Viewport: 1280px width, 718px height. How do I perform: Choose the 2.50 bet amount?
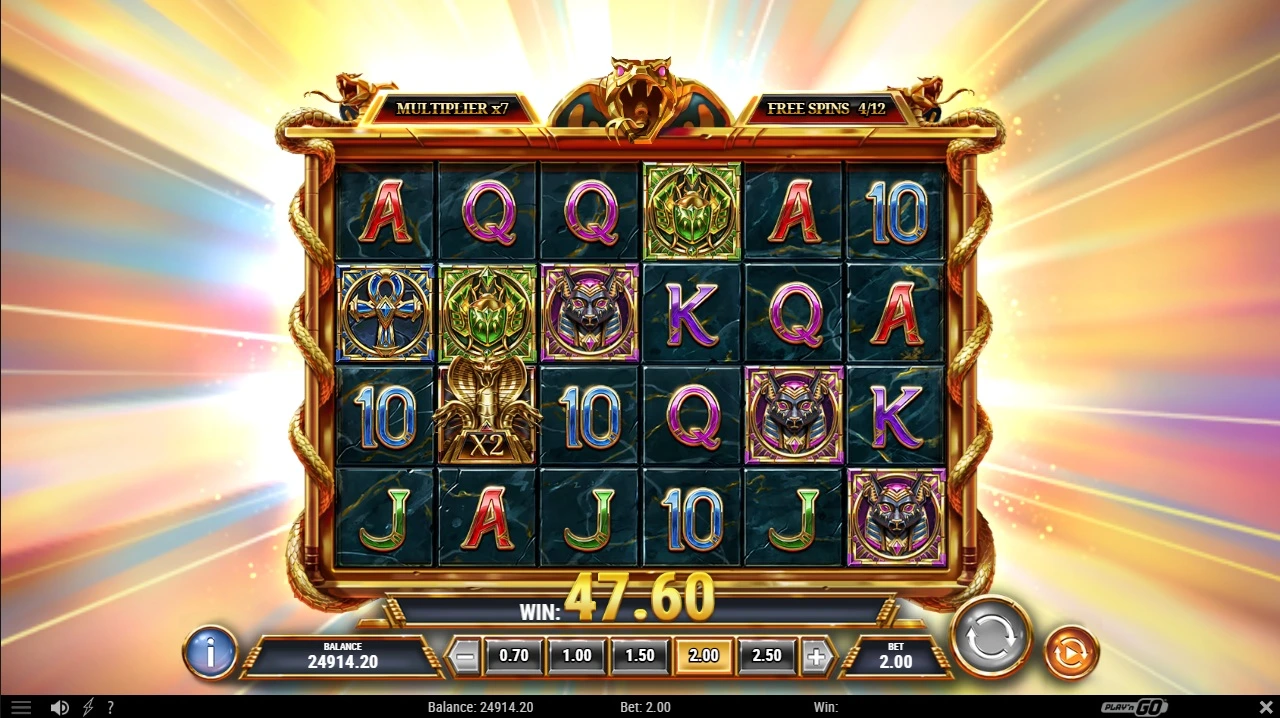(x=766, y=656)
